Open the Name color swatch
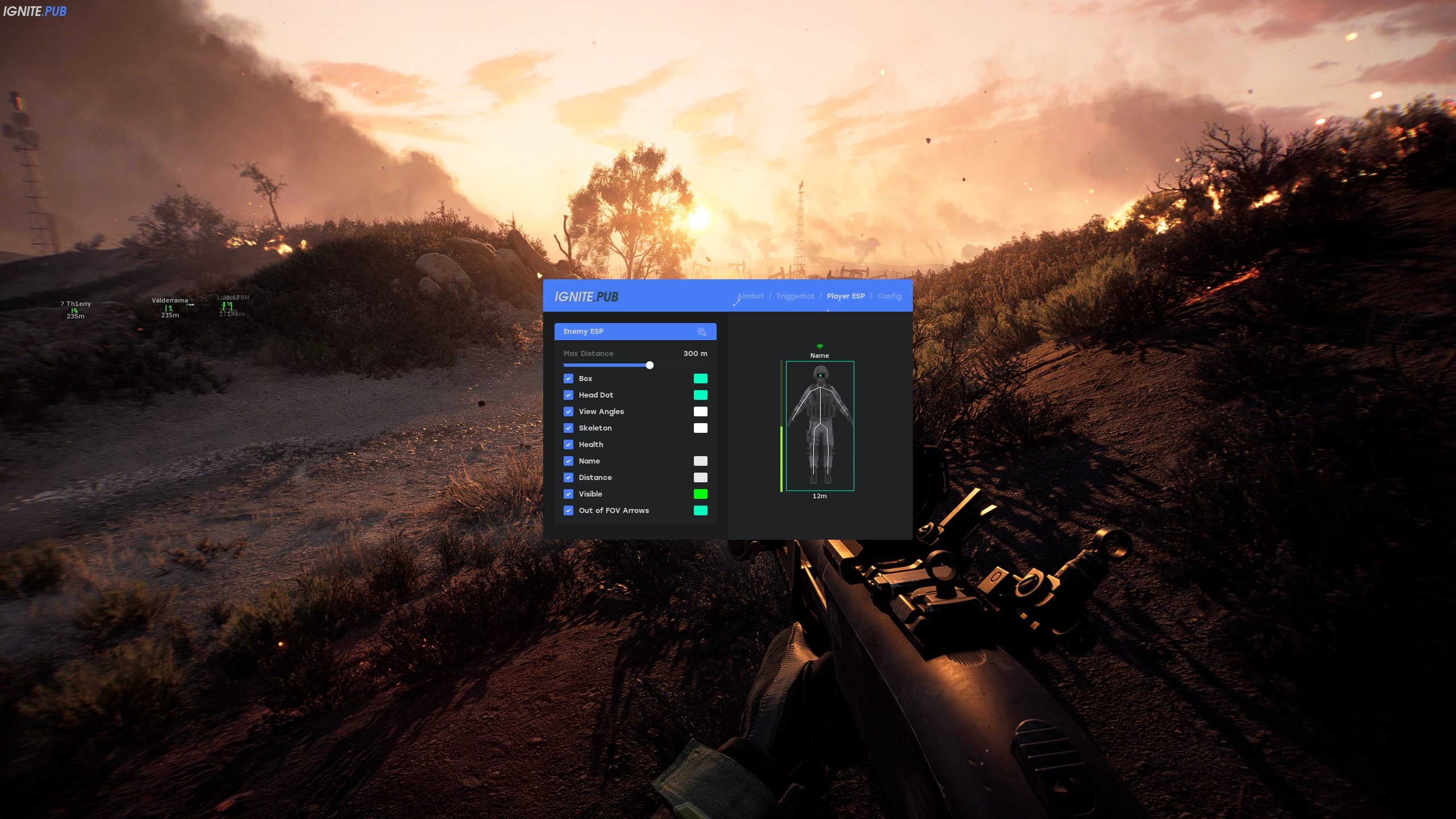The width and height of the screenshot is (1456, 819). coord(701,461)
